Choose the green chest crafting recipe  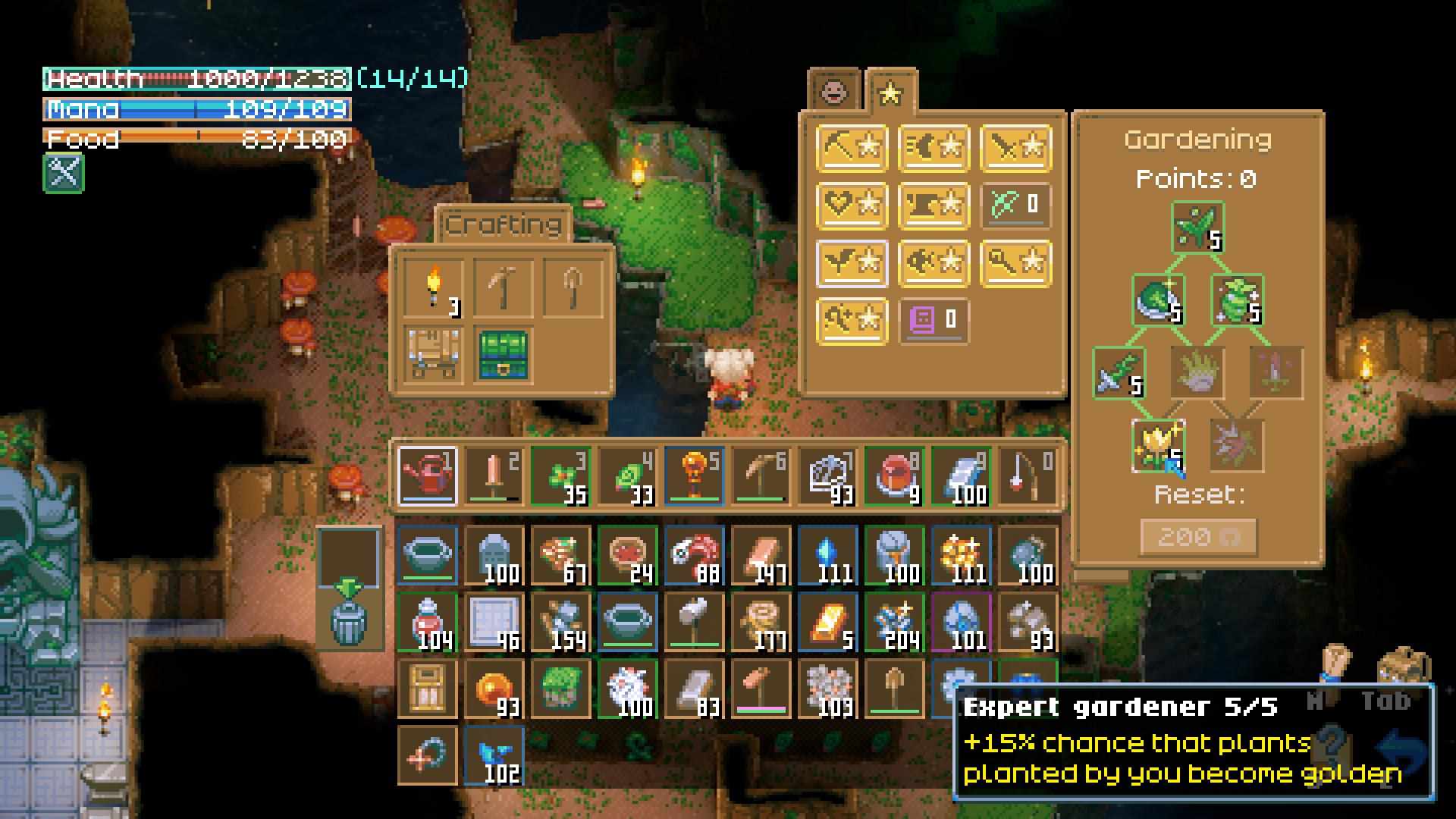pyautogui.click(x=502, y=355)
